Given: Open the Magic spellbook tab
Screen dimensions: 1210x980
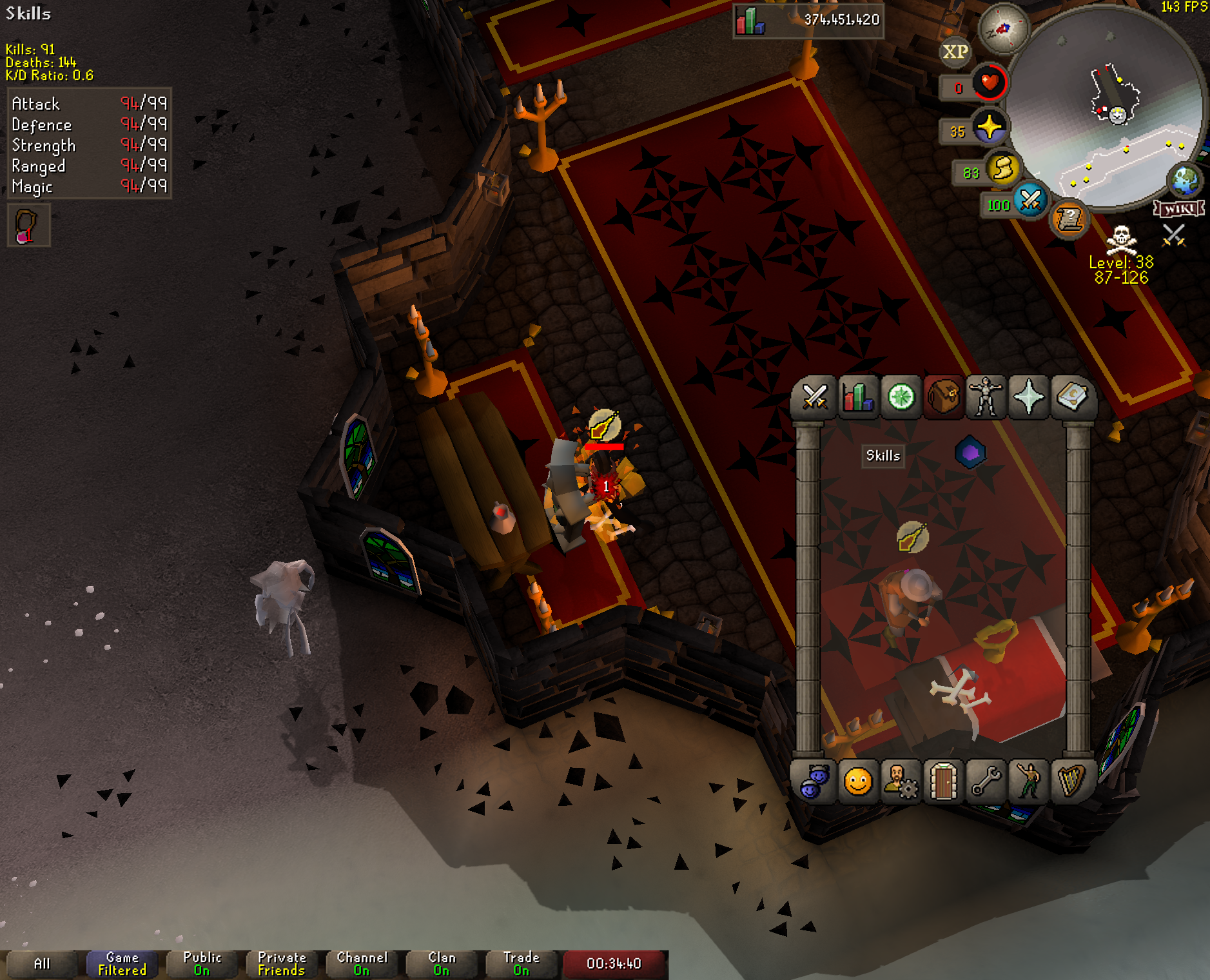Looking at the screenshot, I should pyautogui.click(x=1071, y=397).
